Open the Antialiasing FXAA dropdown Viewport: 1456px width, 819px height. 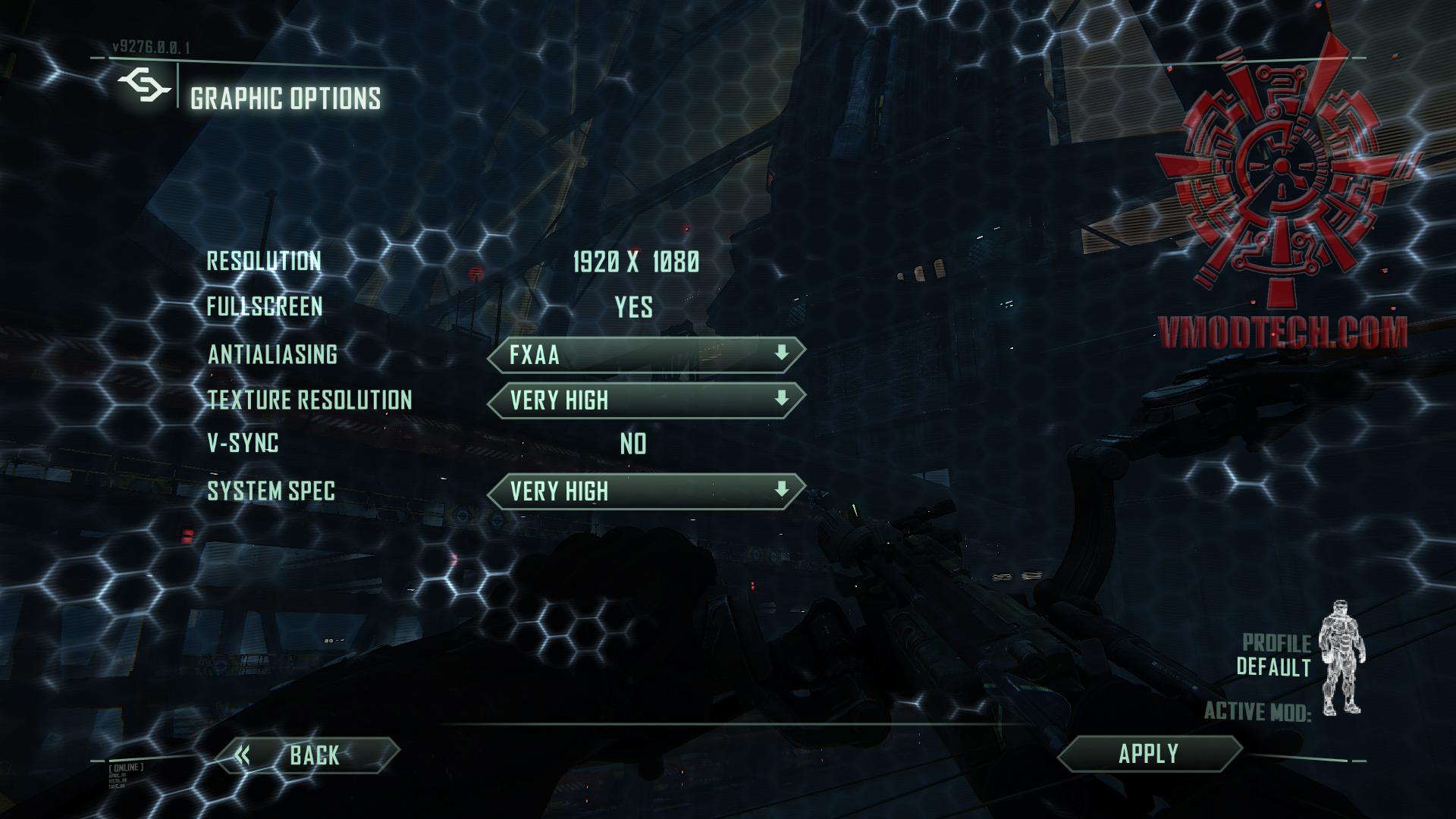(645, 355)
